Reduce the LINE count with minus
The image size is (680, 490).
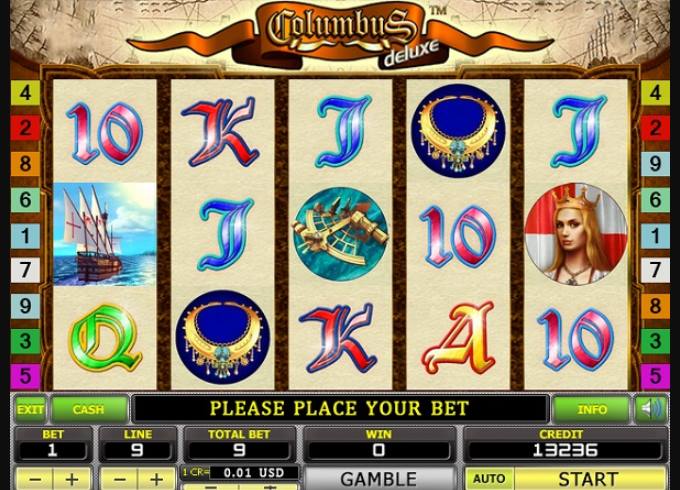pyautogui.click(x=117, y=479)
